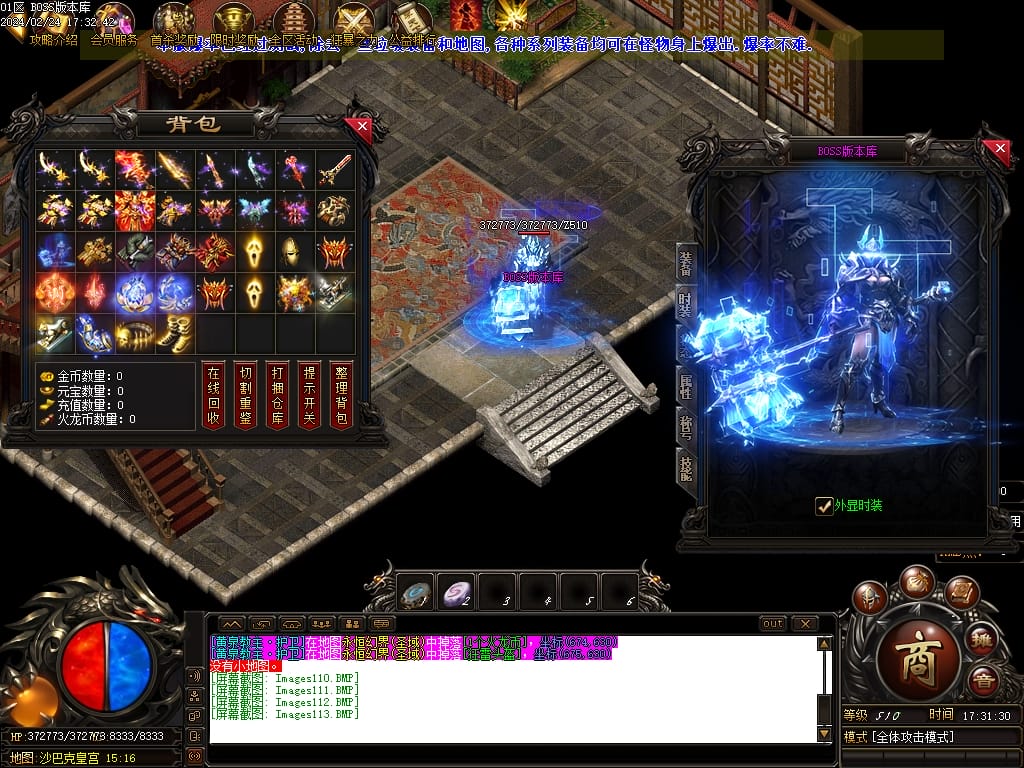Sort the bag with 整理背包

pyautogui.click(x=341, y=394)
